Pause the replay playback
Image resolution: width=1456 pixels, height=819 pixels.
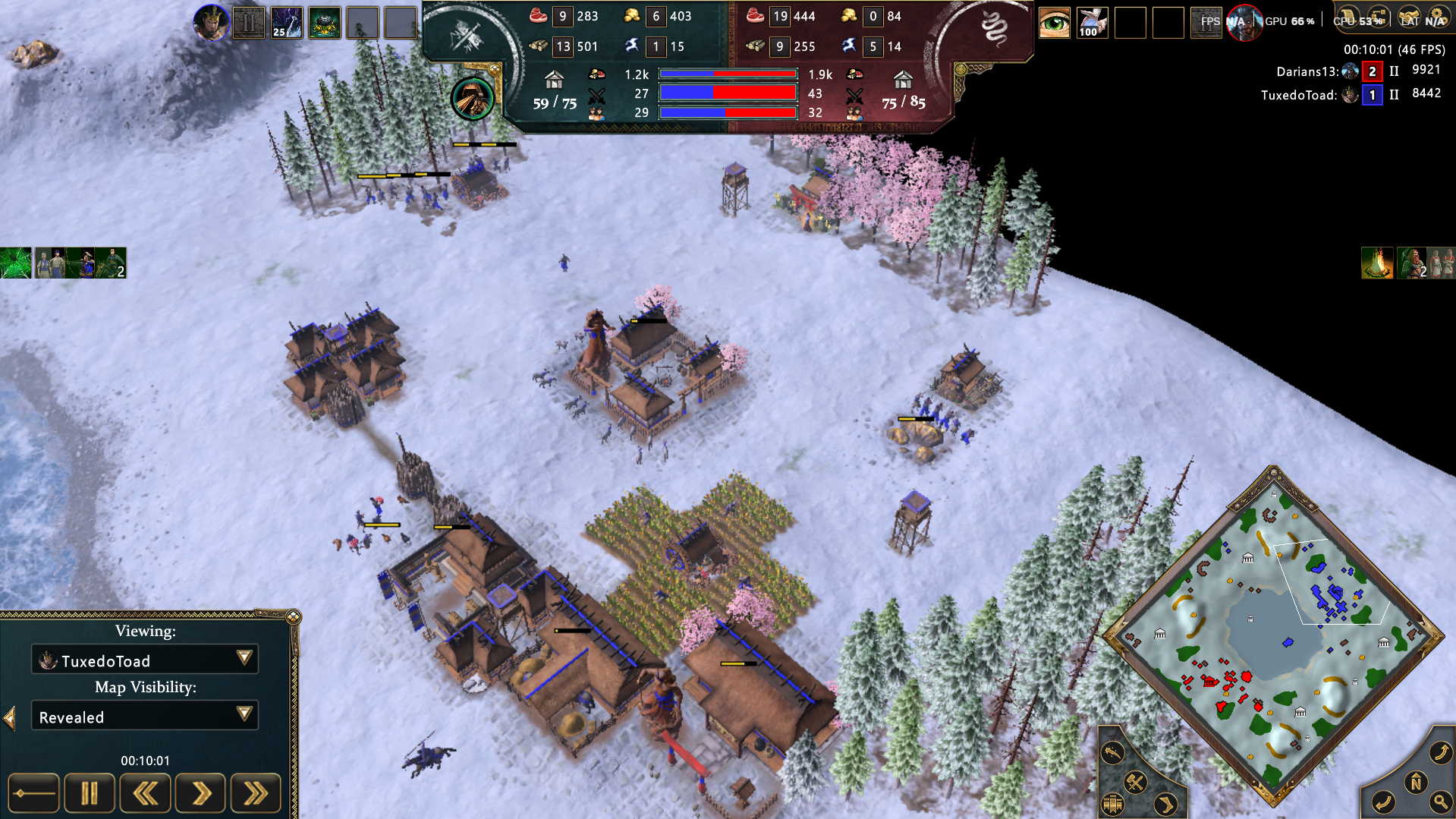pyautogui.click(x=90, y=794)
